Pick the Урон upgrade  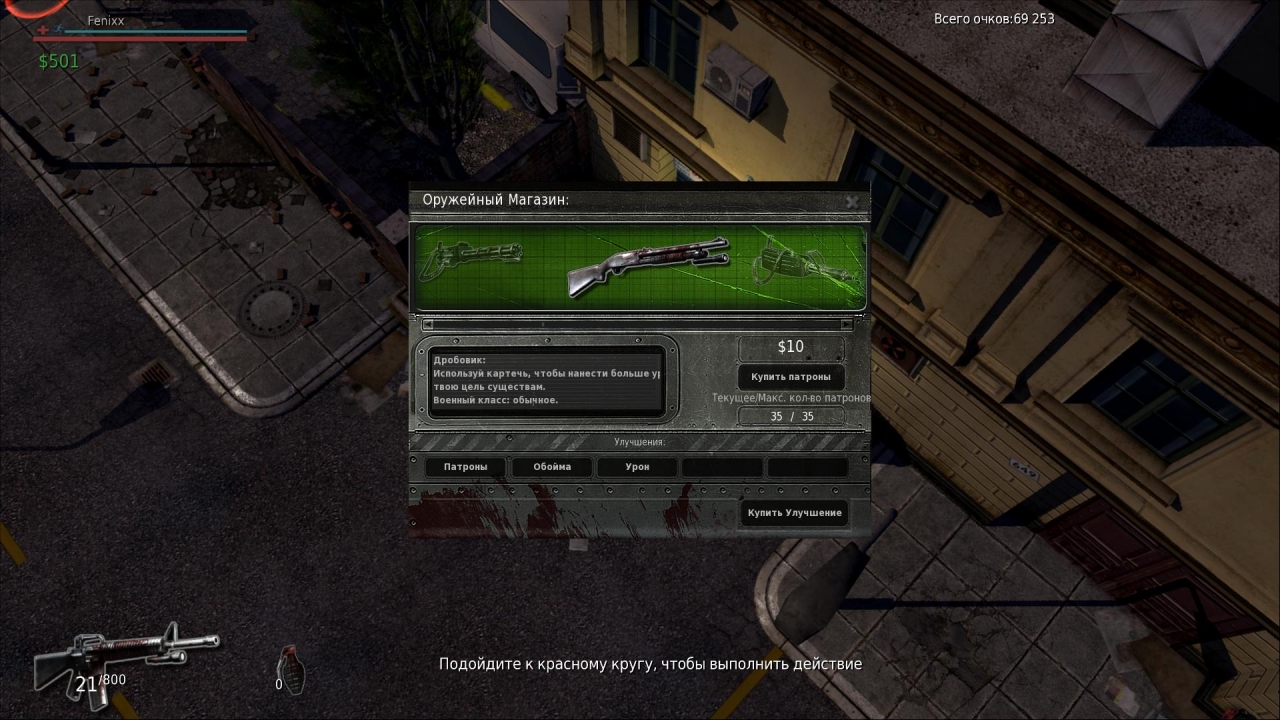(637, 467)
